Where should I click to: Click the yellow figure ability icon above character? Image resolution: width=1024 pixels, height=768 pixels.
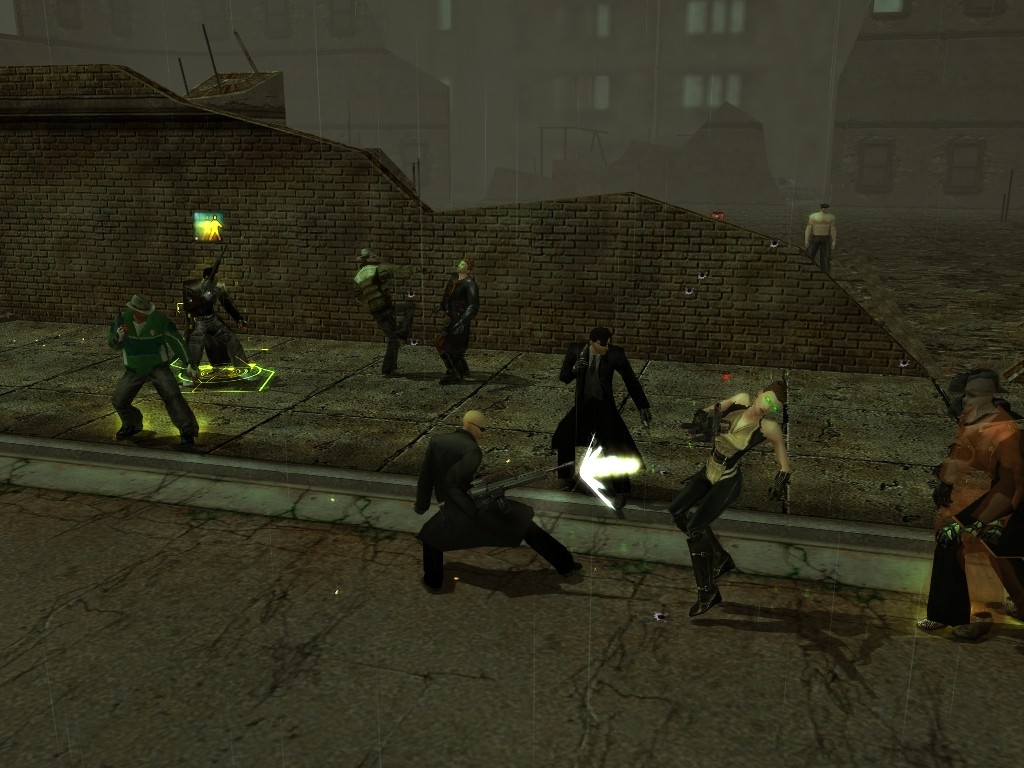tap(208, 226)
